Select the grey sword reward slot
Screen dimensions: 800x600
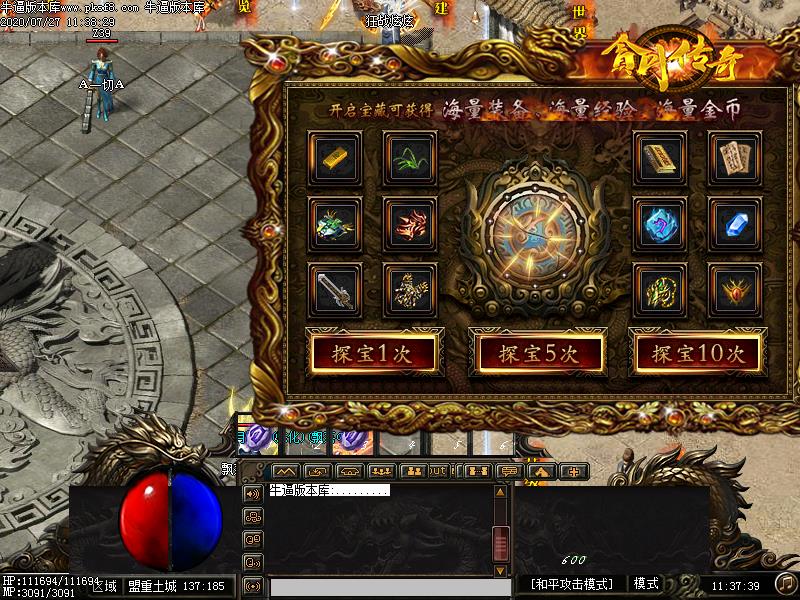[334, 289]
